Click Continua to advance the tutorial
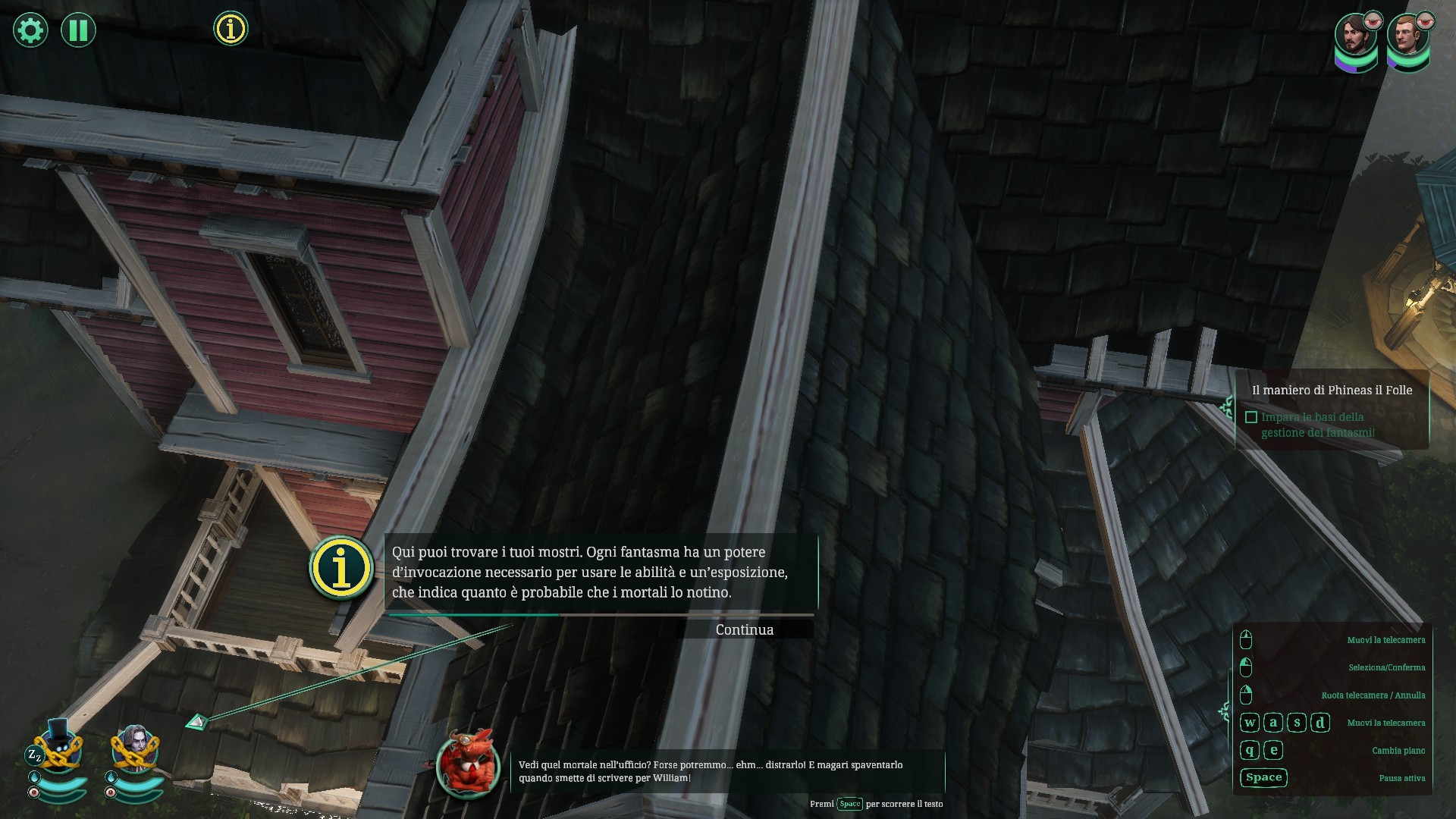The width and height of the screenshot is (1456, 819). coord(744,629)
